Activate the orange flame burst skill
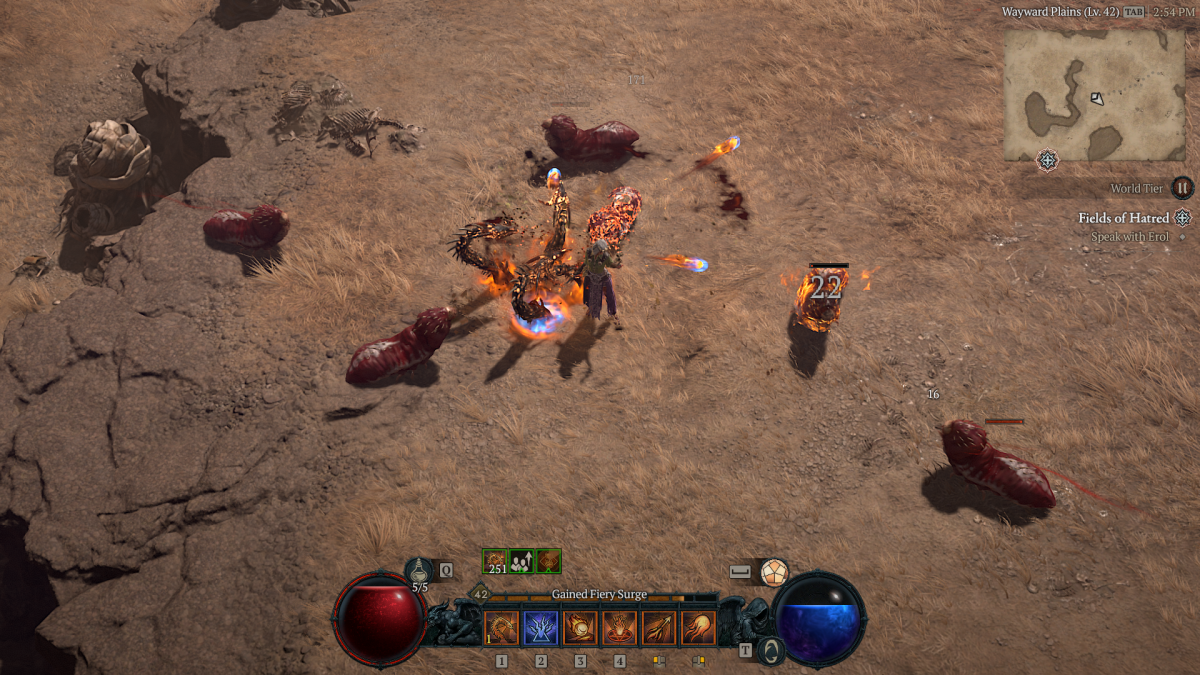Viewport: 1200px width, 675px height. 698,628
